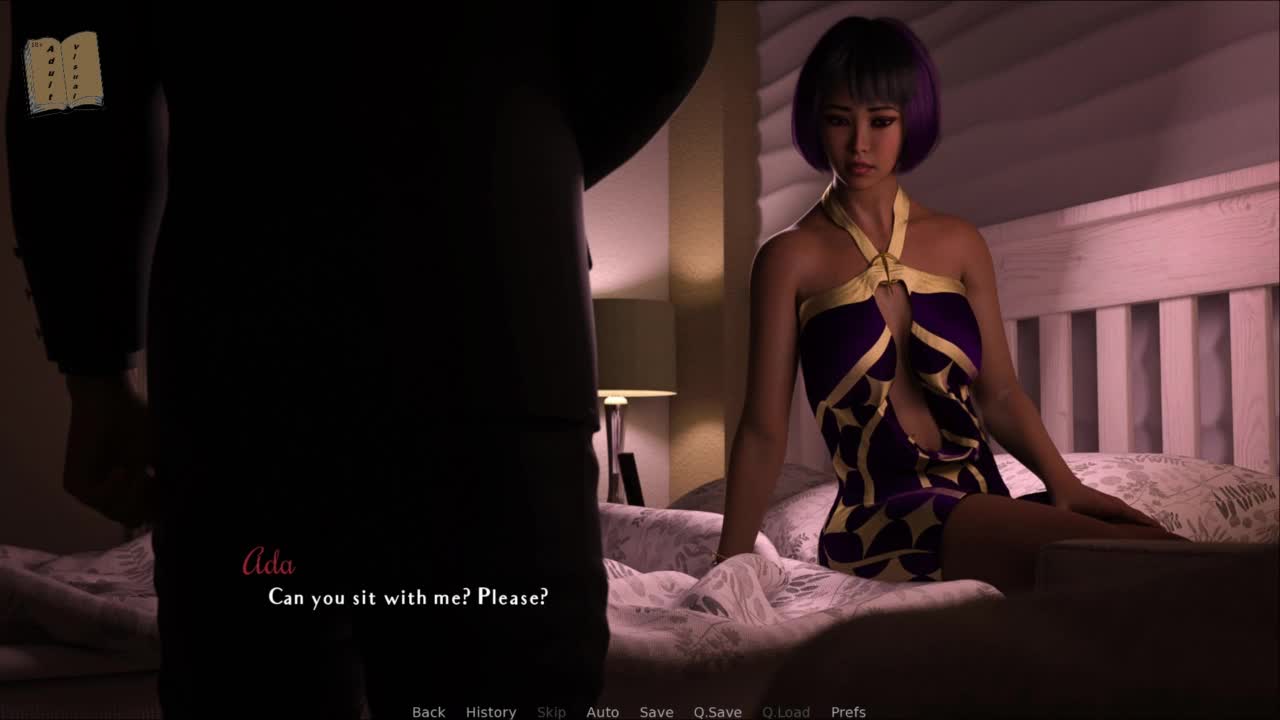The width and height of the screenshot is (1280, 720).
Task: Open the dialogue History log
Action: (x=491, y=712)
